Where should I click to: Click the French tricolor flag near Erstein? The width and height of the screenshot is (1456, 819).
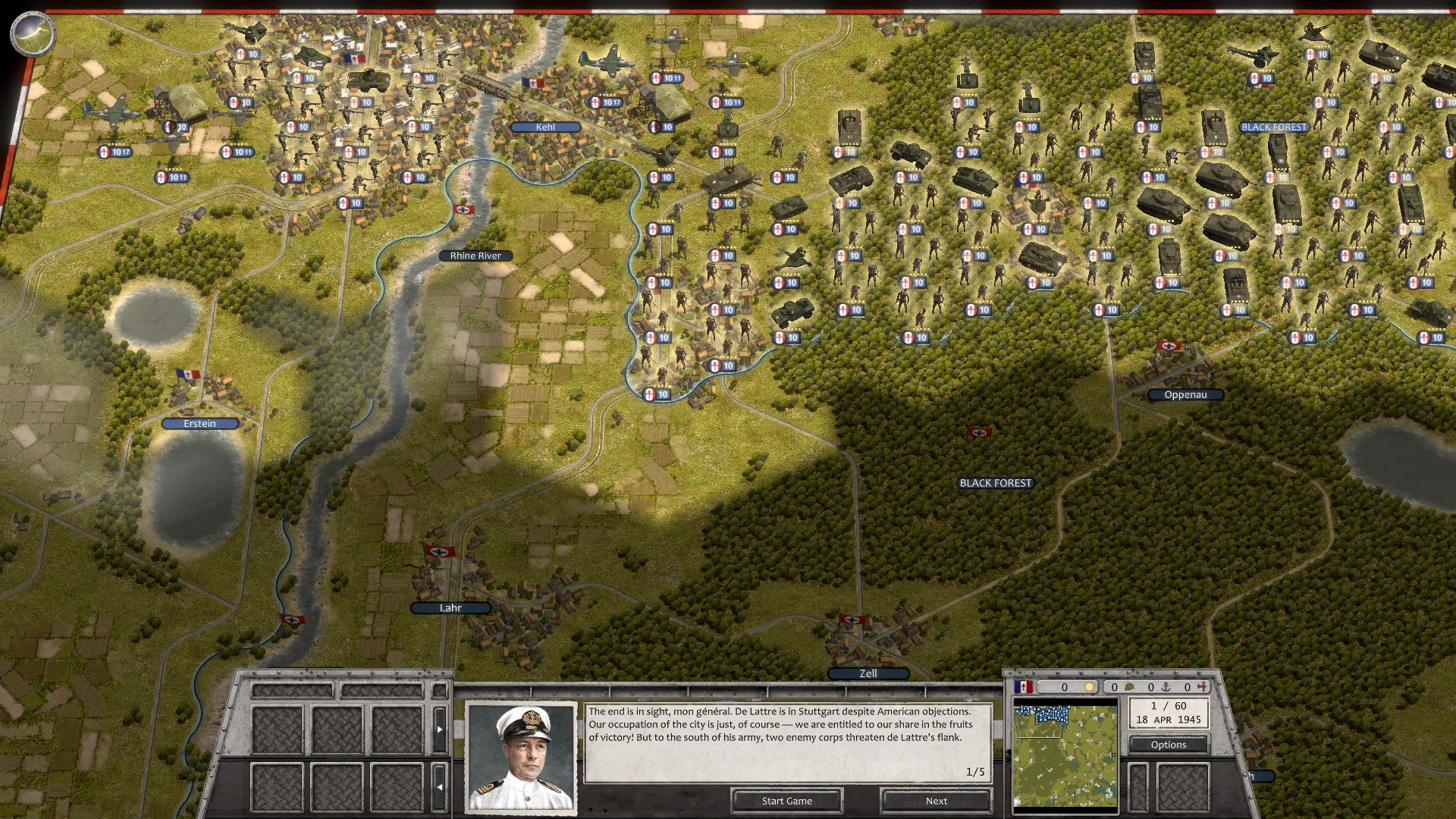click(x=188, y=373)
